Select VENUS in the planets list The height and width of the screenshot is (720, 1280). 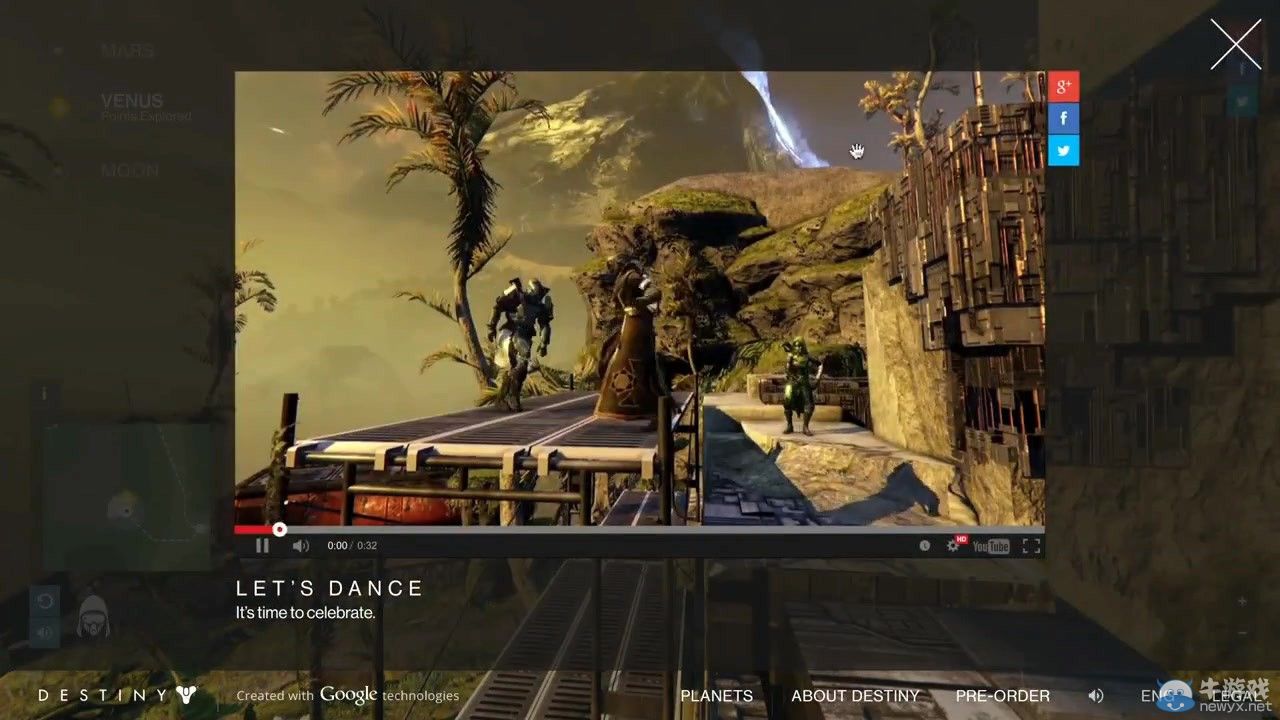131,100
